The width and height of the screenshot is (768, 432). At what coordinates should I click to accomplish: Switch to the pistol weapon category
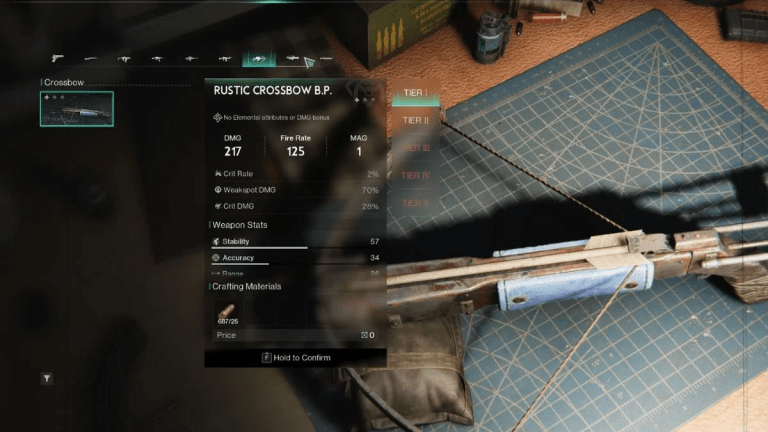(x=58, y=59)
